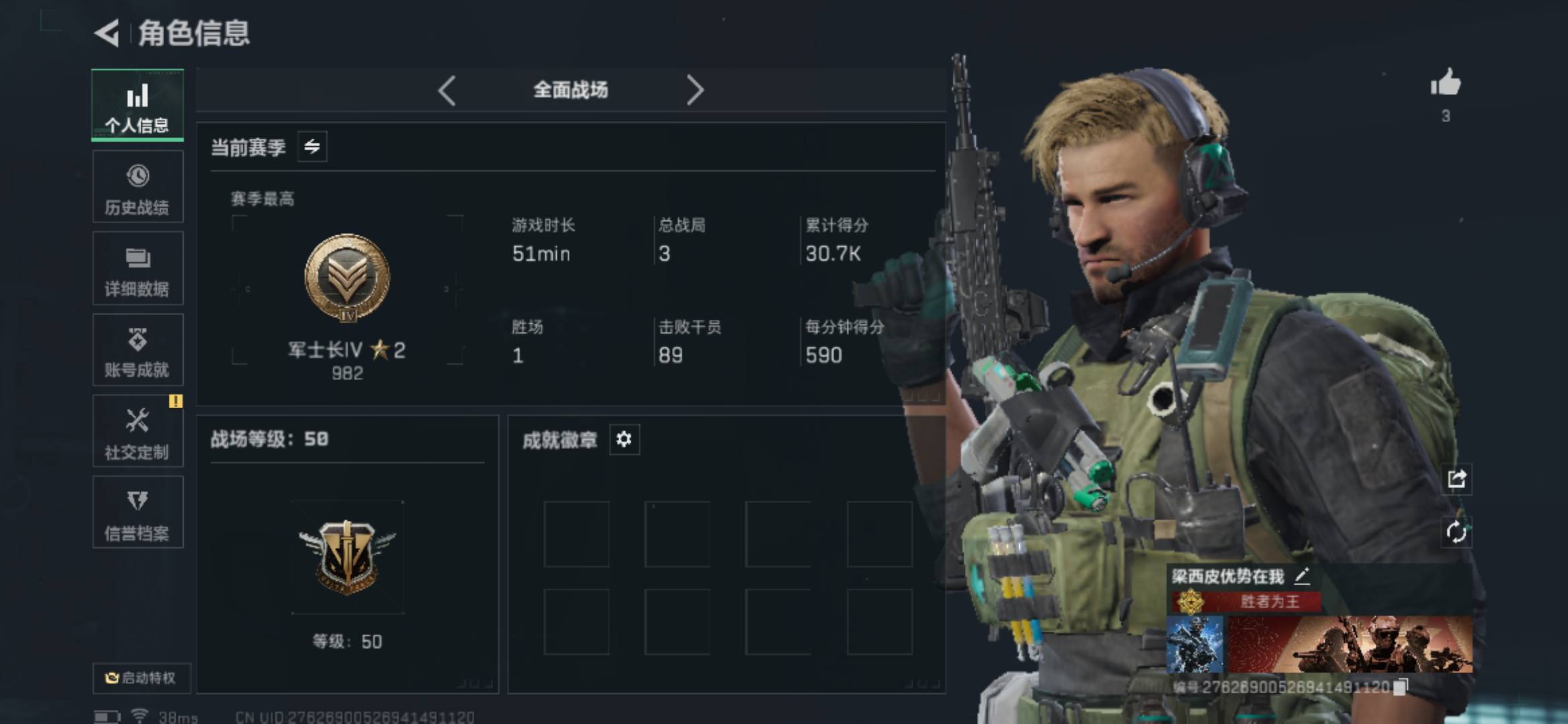Open the 详细数据 tab

coord(137,269)
